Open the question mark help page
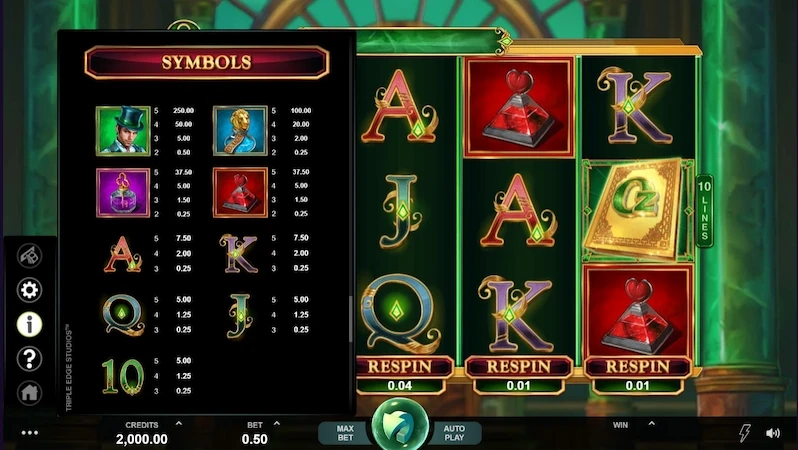Image resolution: width=798 pixels, height=450 pixels. click(x=30, y=358)
